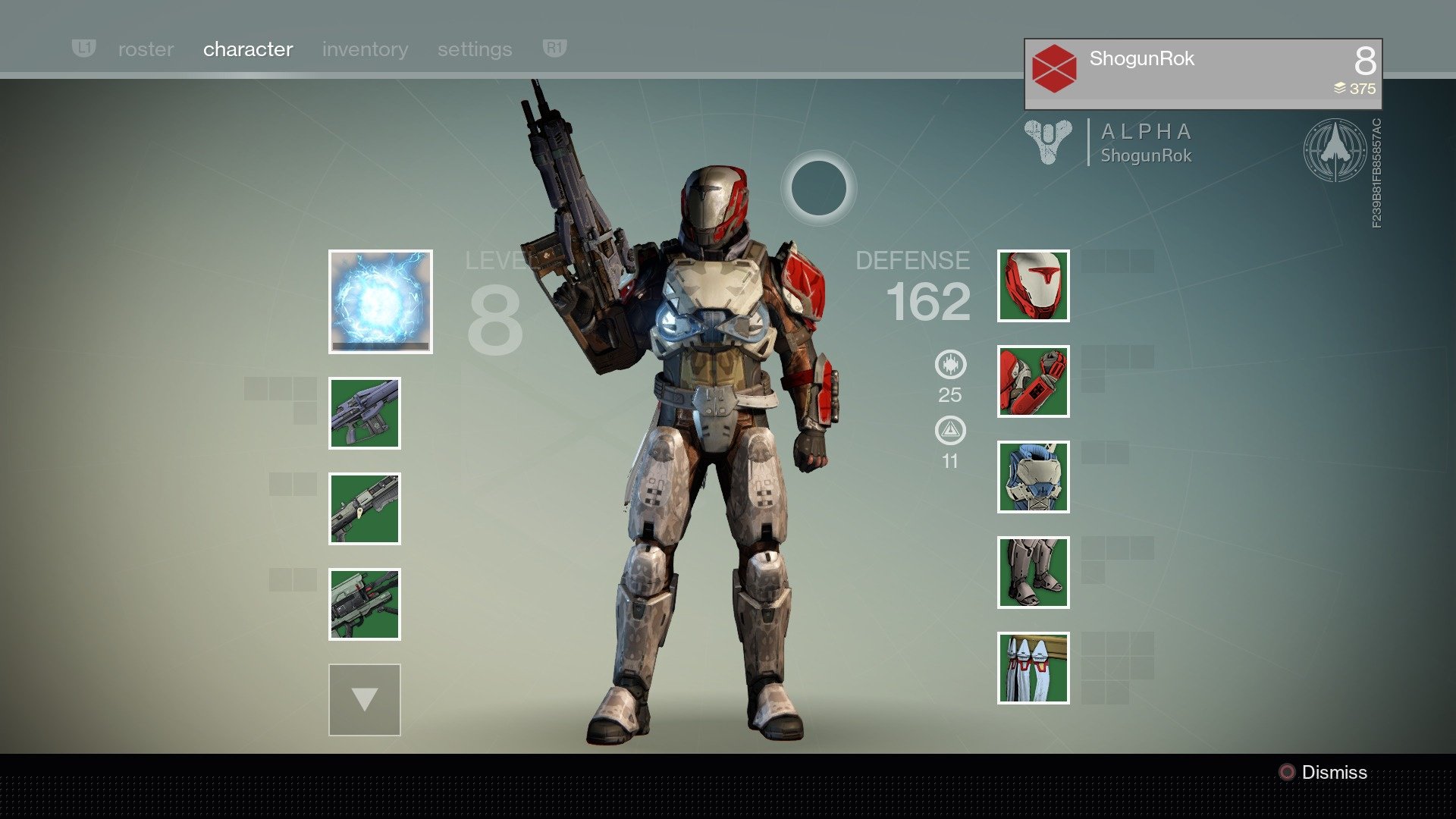Choose the leg armor boots slot

[x=1033, y=573]
